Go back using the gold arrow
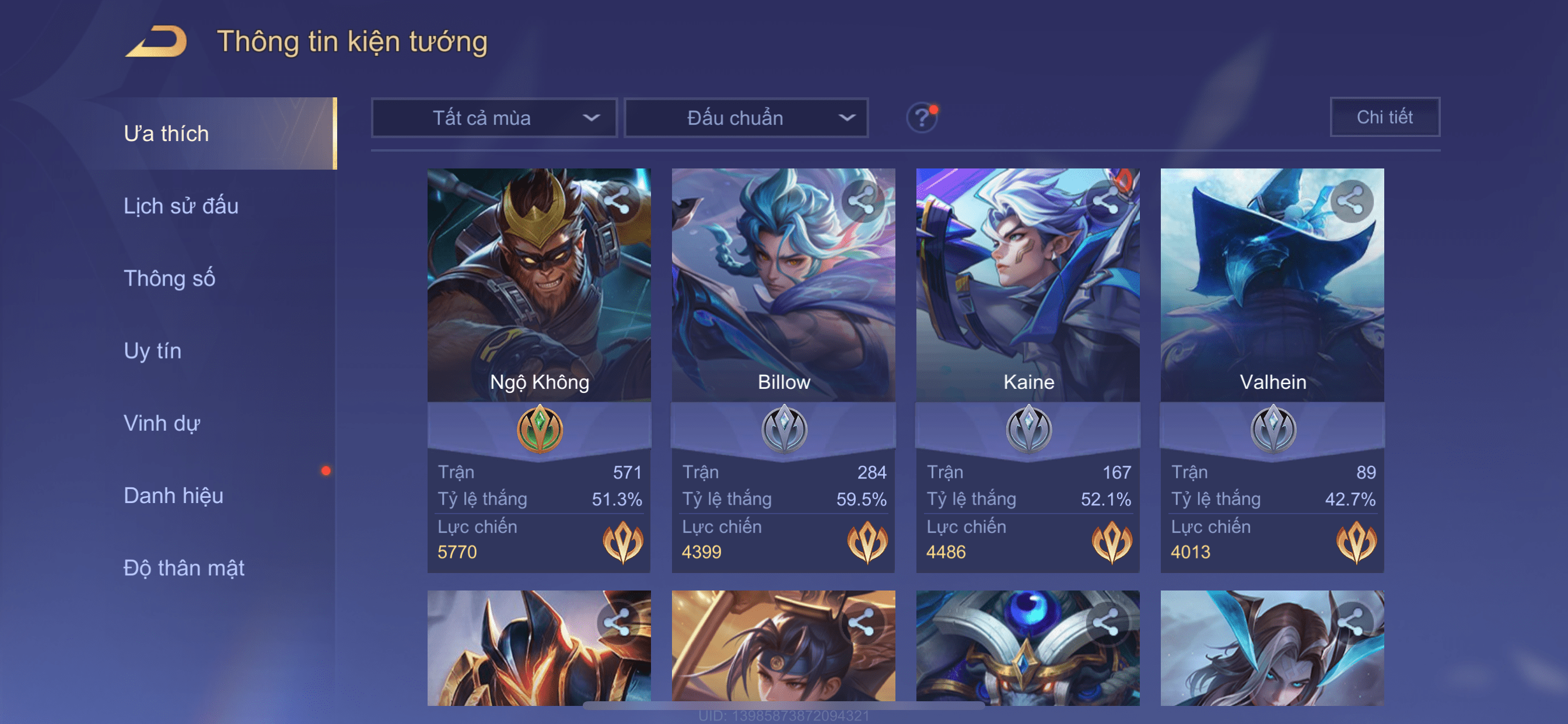Viewport: 1568px width, 724px height. click(156, 42)
